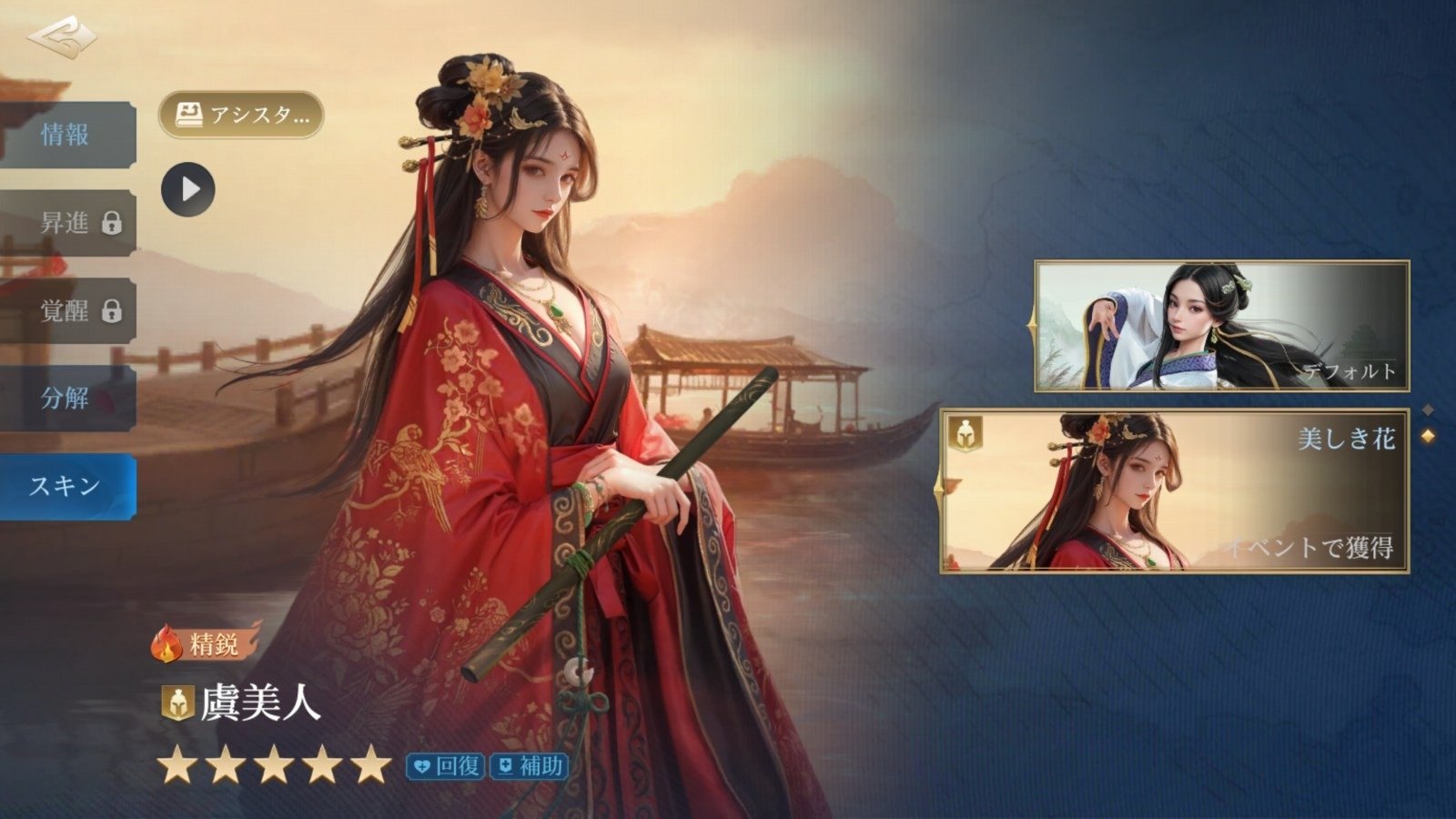Tap the 精鋭 elite rank badge

(205, 644)
